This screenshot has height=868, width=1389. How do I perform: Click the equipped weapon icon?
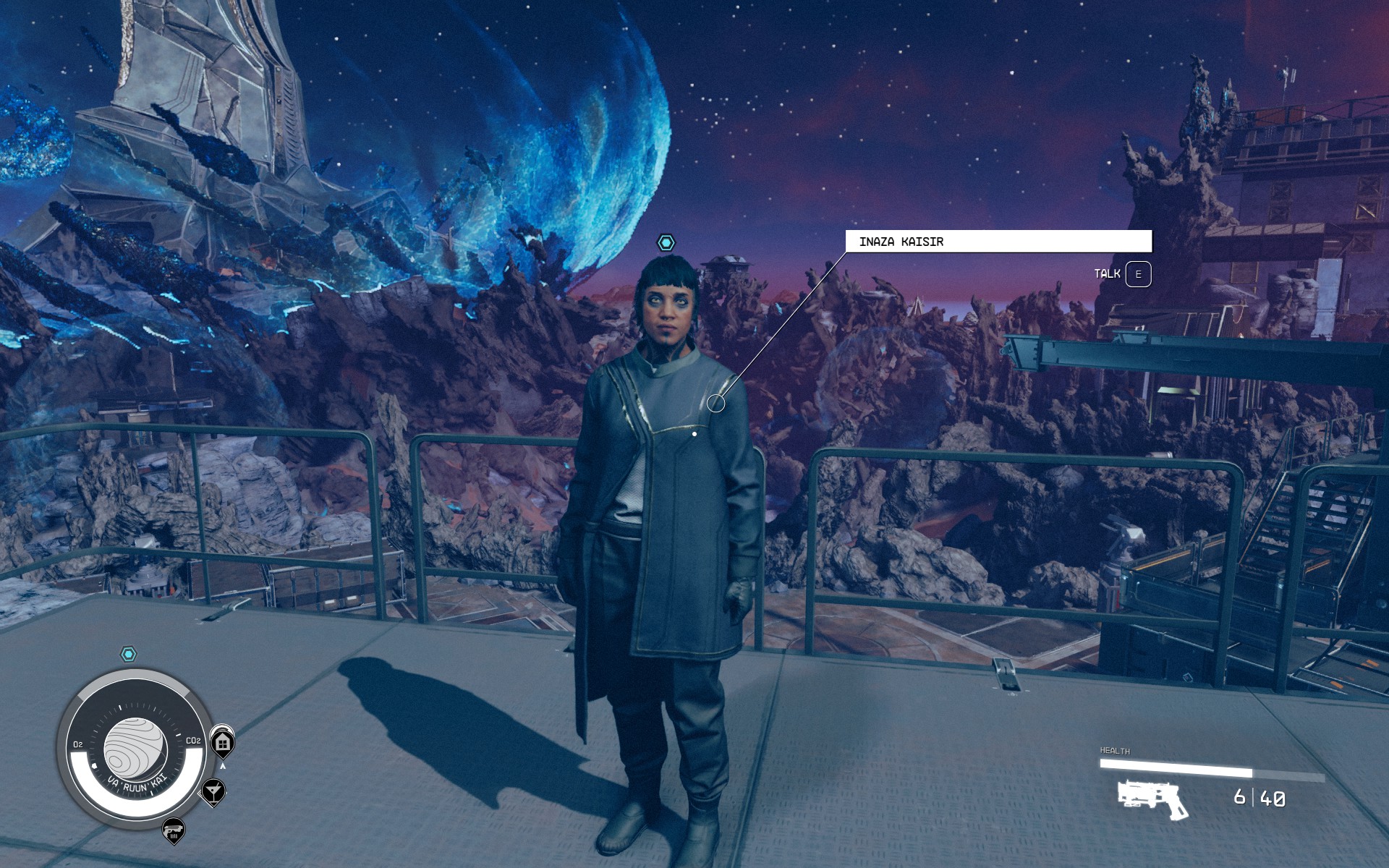[x=1153, y=799]
